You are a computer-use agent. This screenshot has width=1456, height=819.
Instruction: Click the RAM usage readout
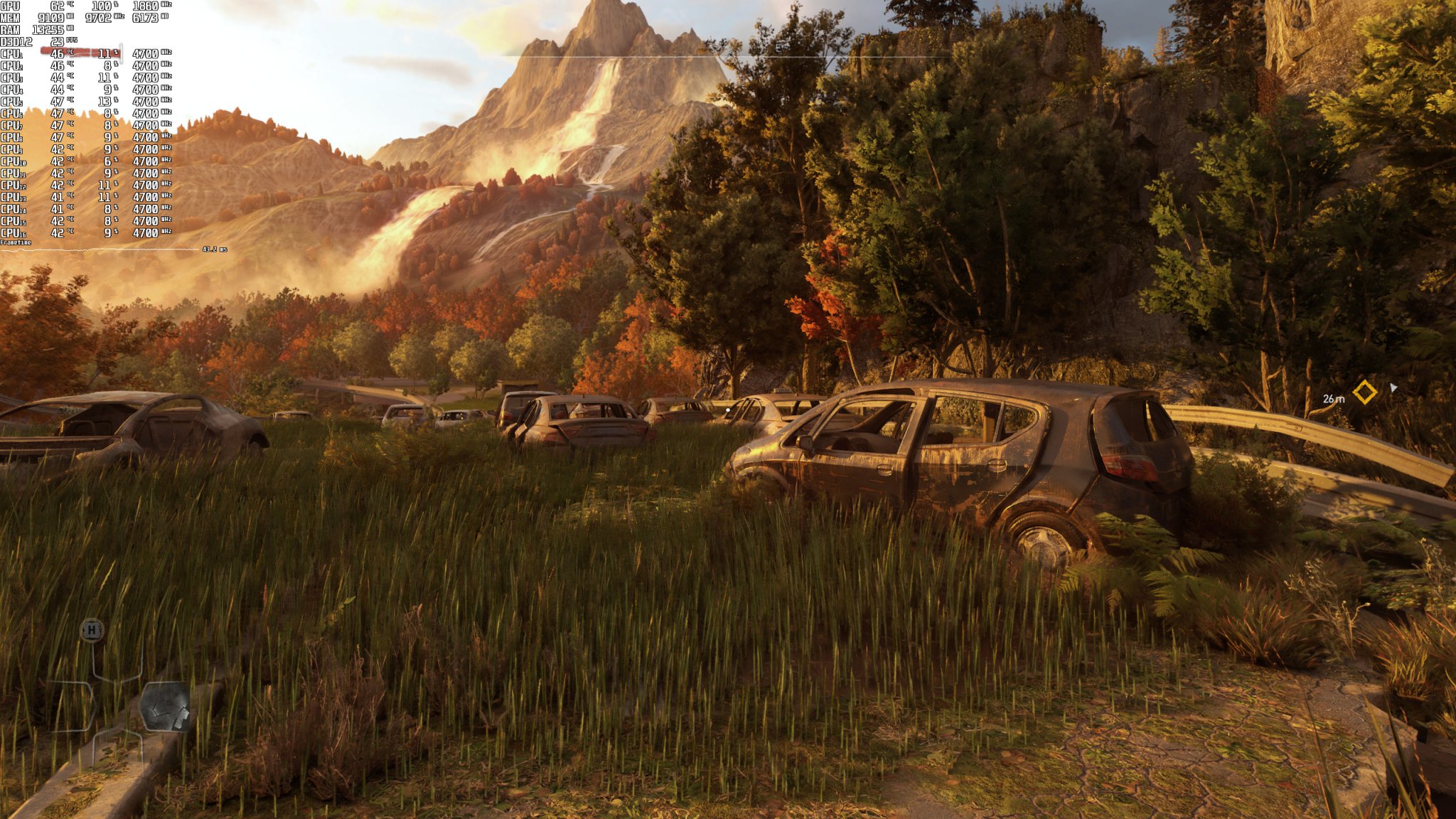pyautogui.click(x=49, y=30)
